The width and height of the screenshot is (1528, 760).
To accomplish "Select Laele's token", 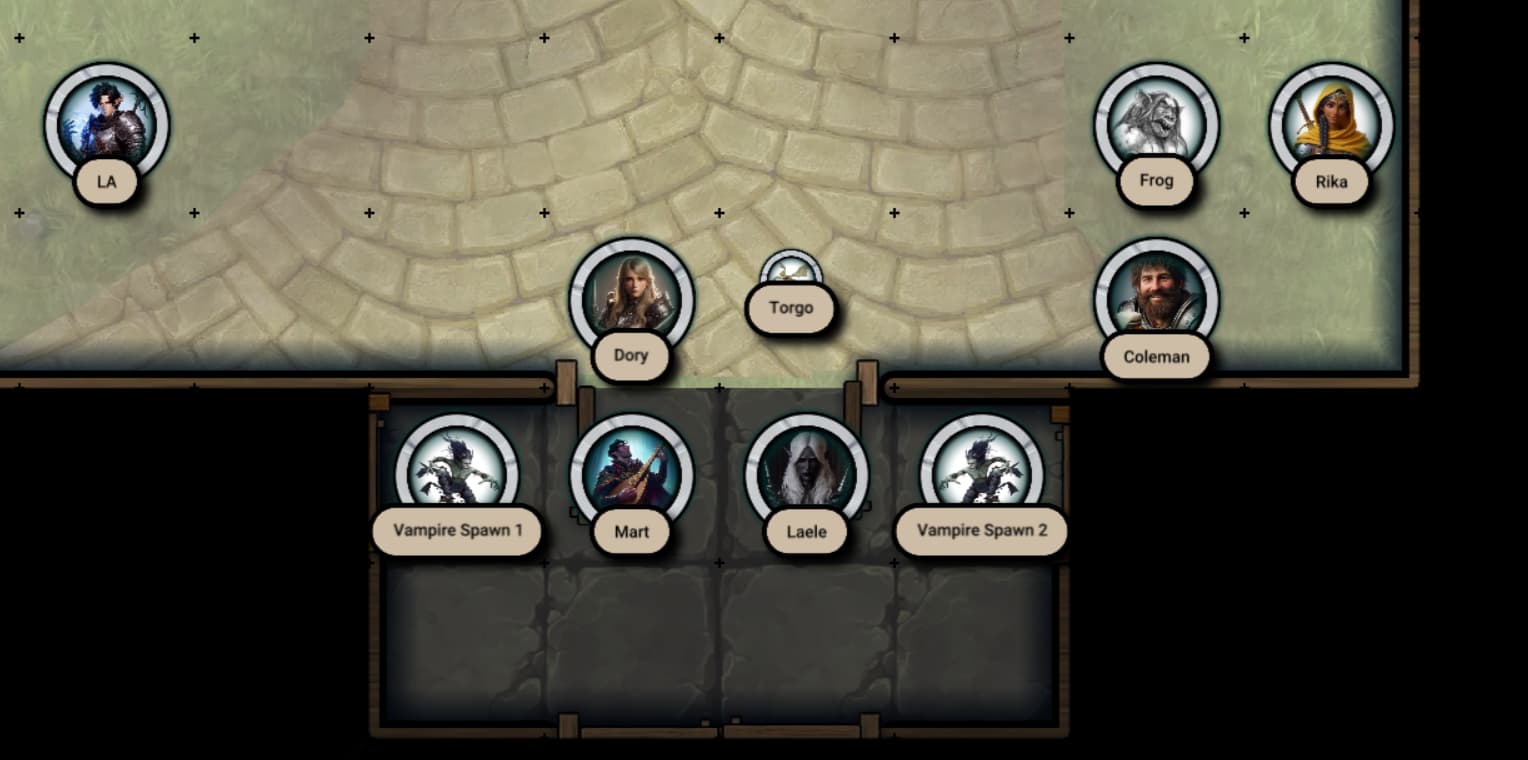I will 806,473.
